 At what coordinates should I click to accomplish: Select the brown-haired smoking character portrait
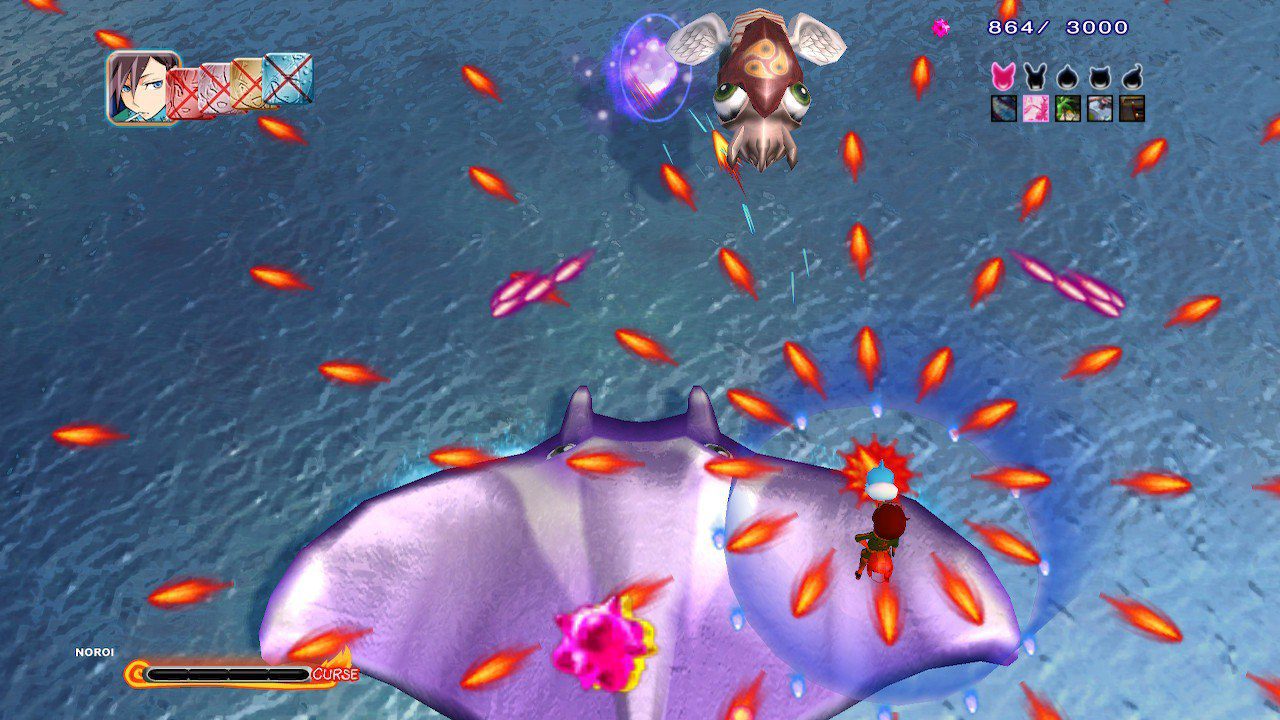(x=143, y=87)
